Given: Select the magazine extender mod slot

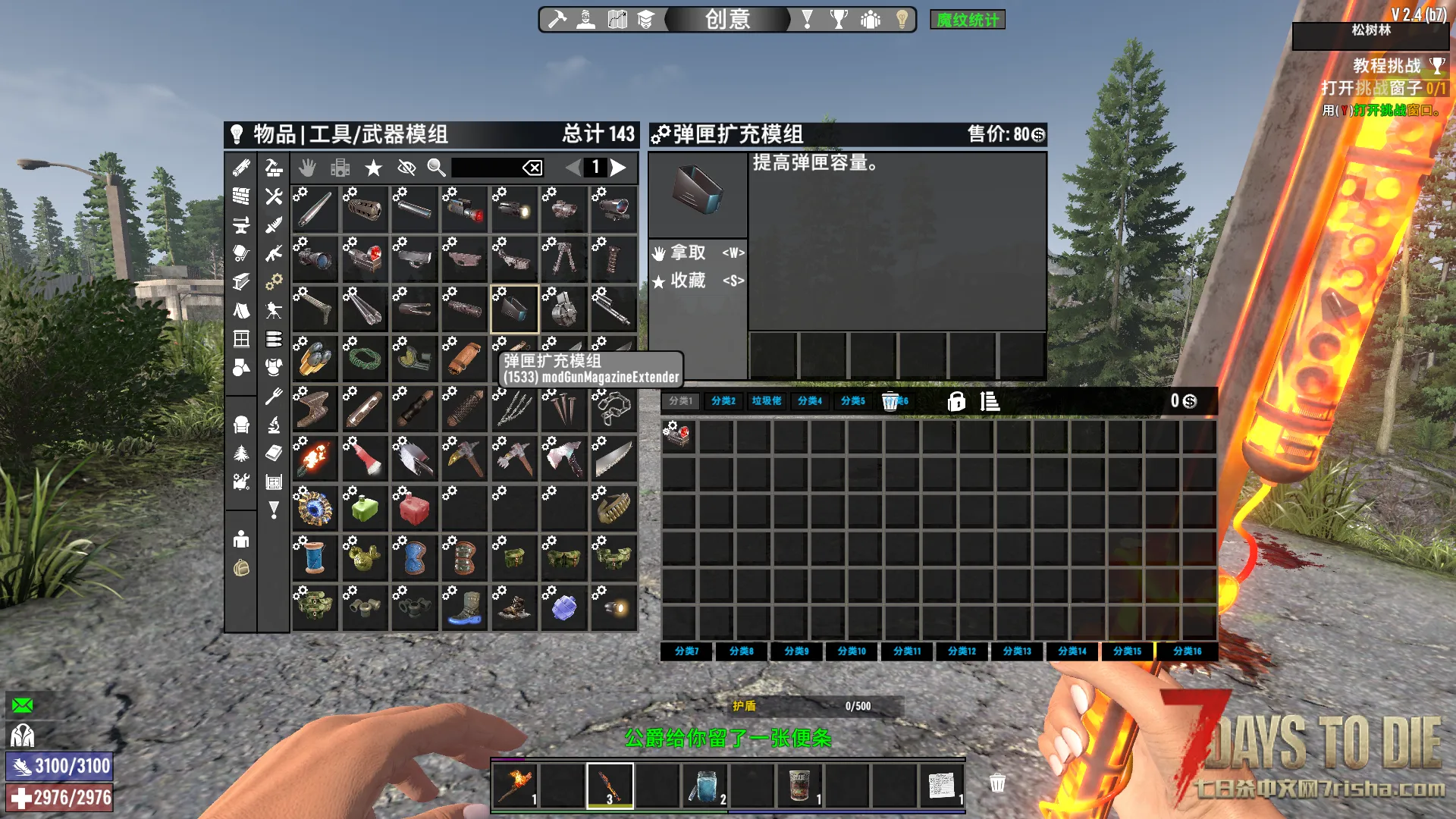Looking at the screenshot, I should point(514,309).
